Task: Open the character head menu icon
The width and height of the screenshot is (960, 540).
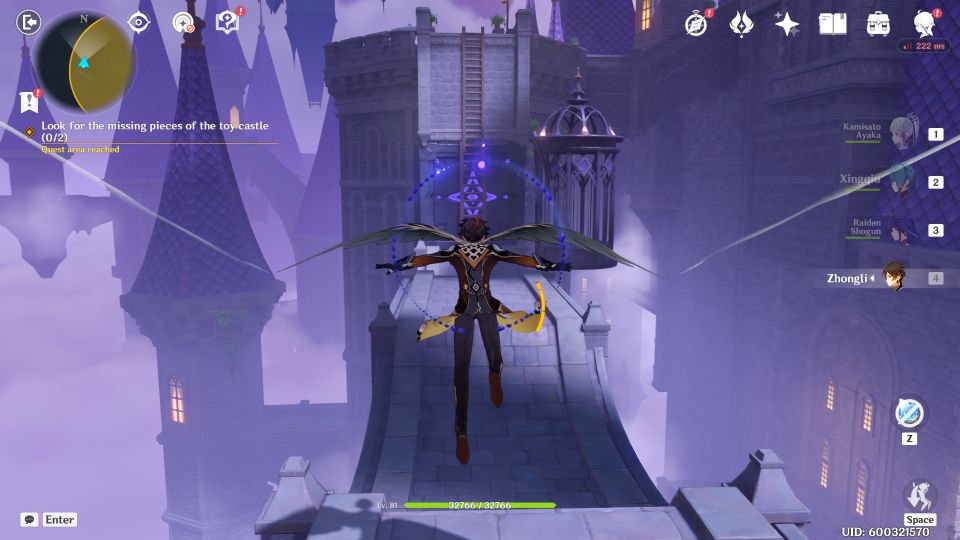Action: pyautogui.click(x=925, y=24)
